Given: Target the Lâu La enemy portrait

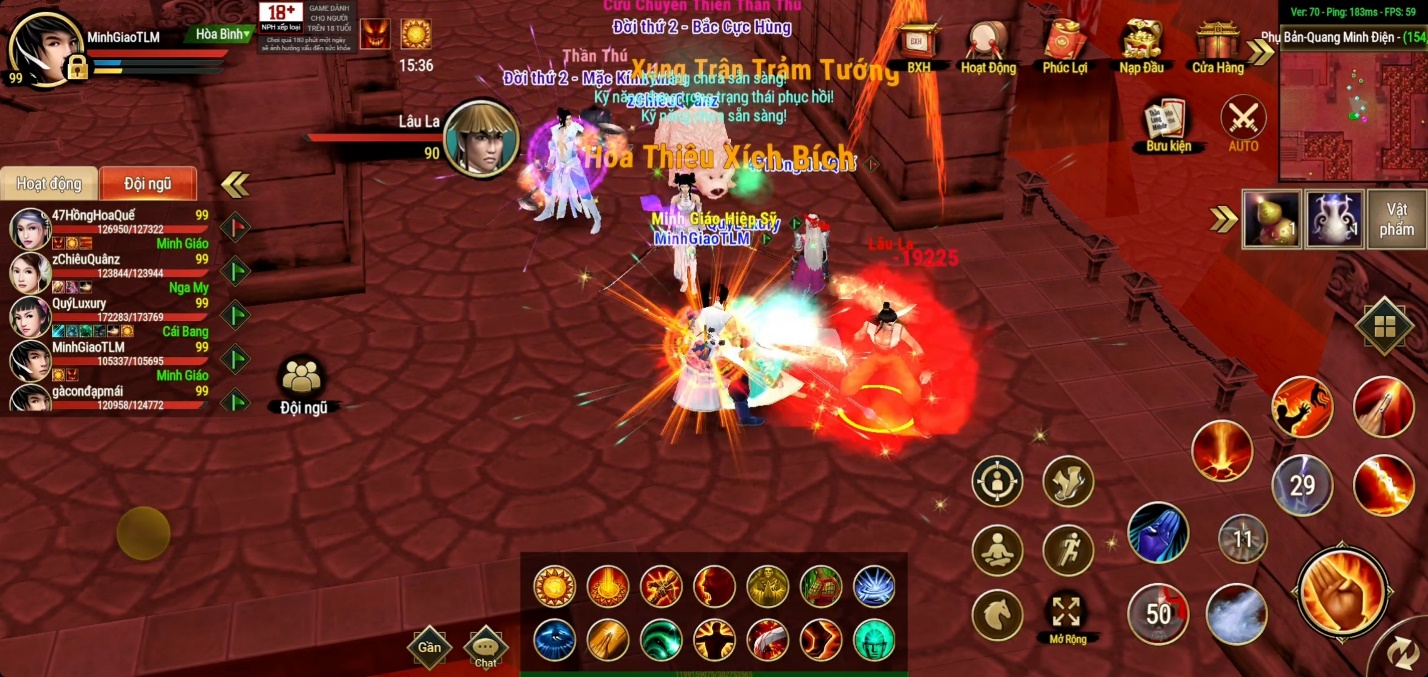Looking at the screenshot, I should click(481, 139).
